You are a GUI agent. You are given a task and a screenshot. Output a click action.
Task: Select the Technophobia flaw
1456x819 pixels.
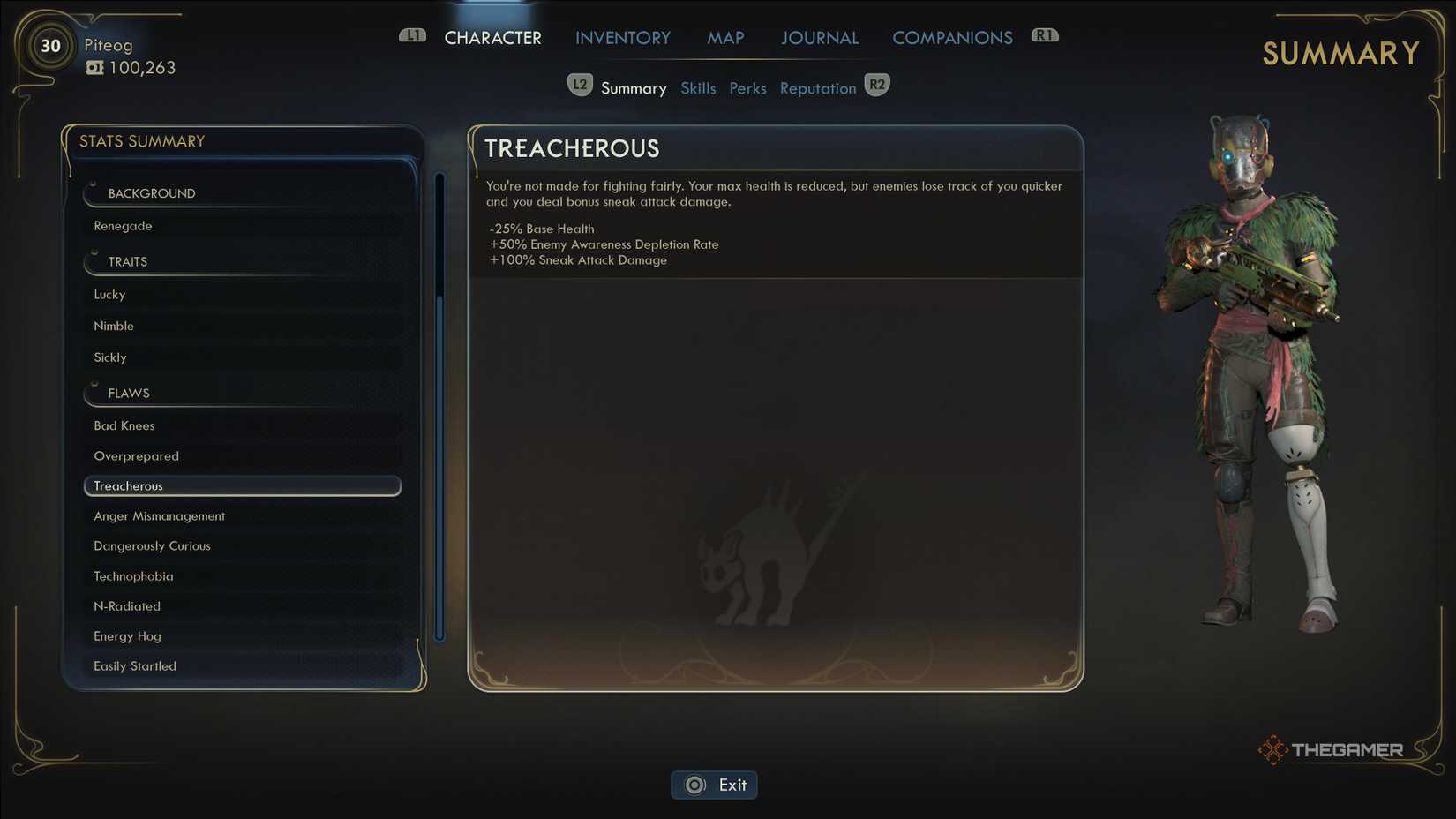133,575
